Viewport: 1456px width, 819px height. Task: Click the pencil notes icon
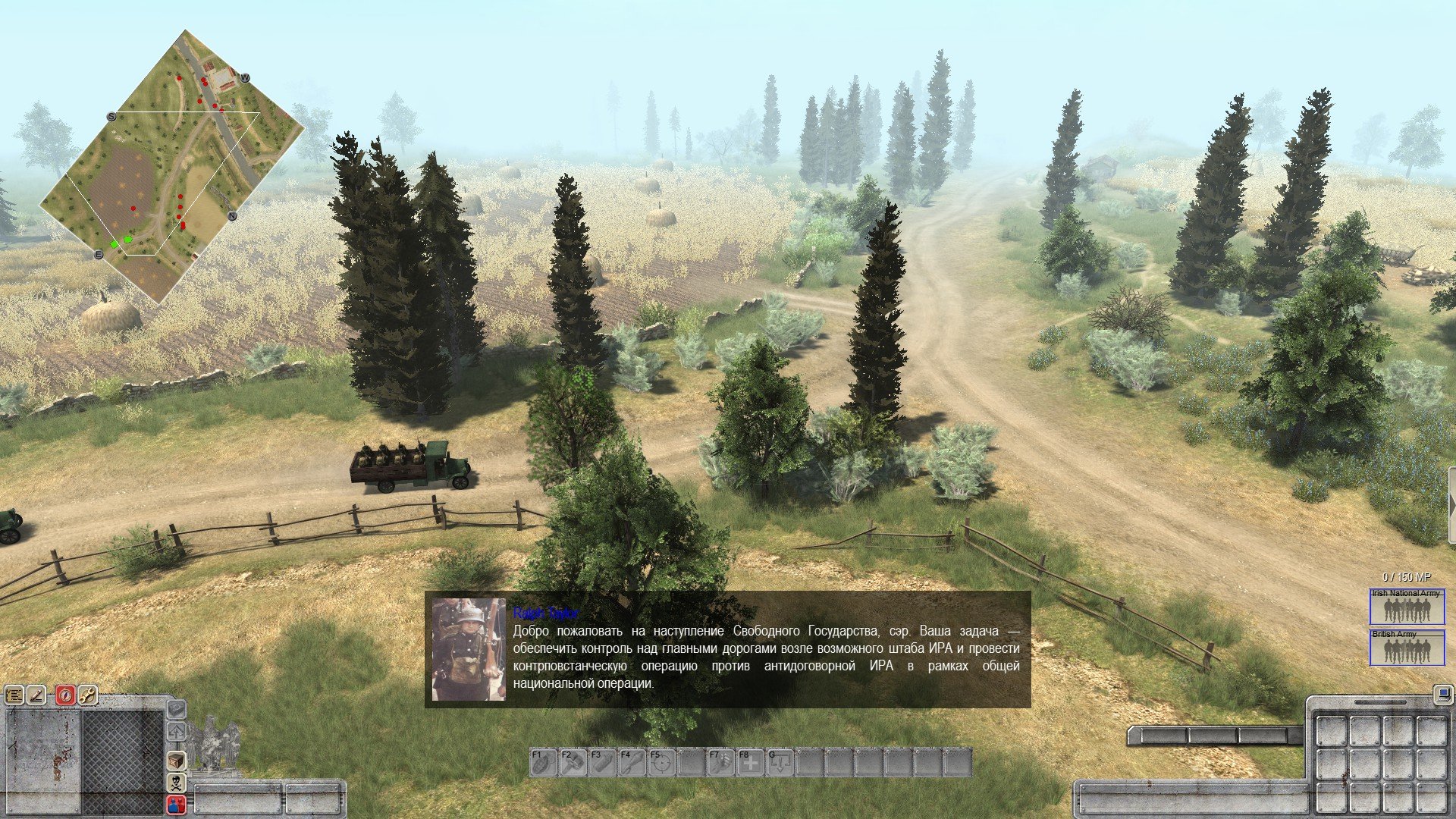click(x=37, y=695)
